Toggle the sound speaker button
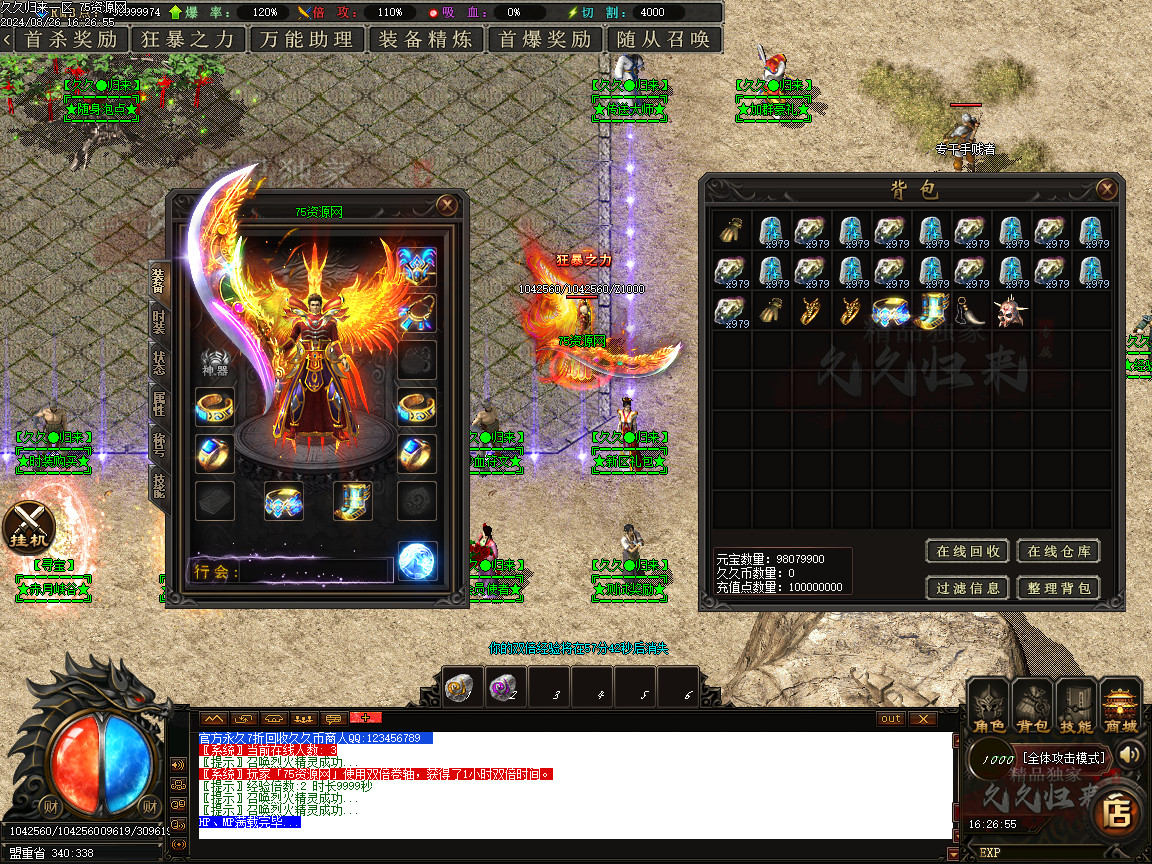Viewport: 1152px width, 864px height. 1130,754
